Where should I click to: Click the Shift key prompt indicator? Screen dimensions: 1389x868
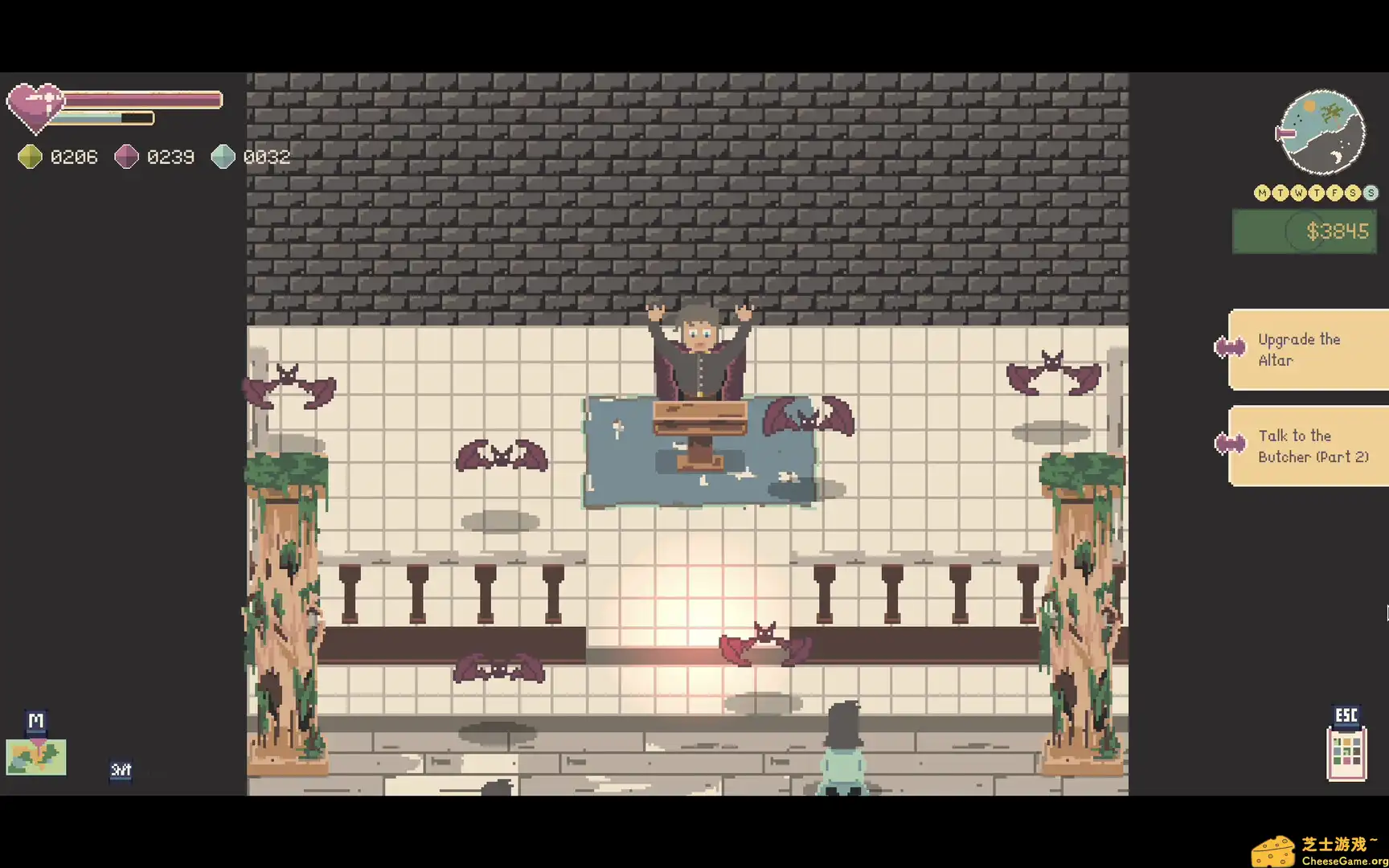(121, 770)
